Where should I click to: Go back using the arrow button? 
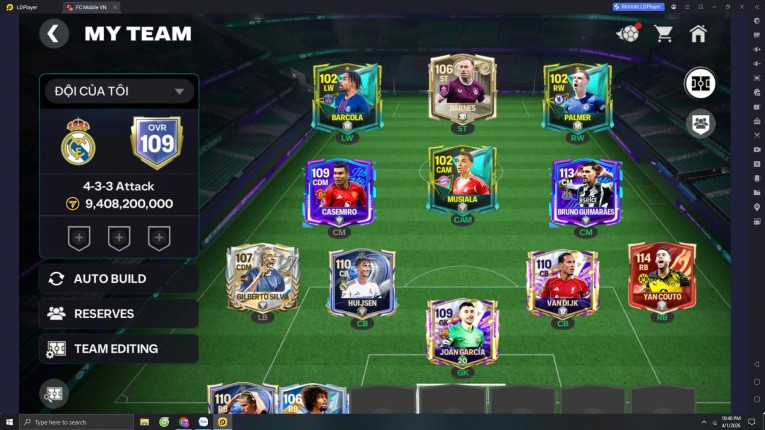point(54,34)
